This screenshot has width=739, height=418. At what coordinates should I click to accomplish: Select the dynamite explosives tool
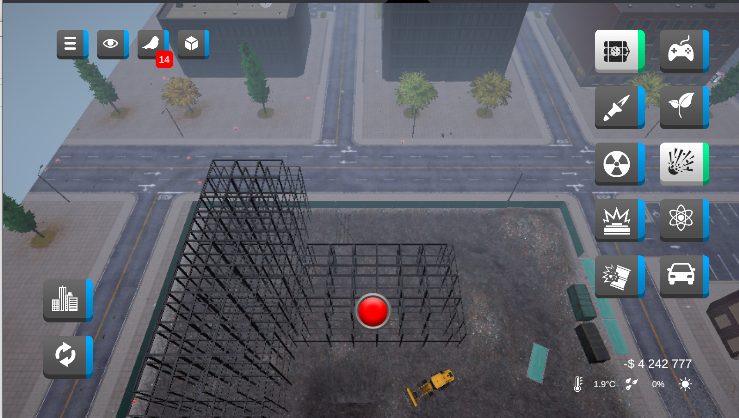pos(618,50)
